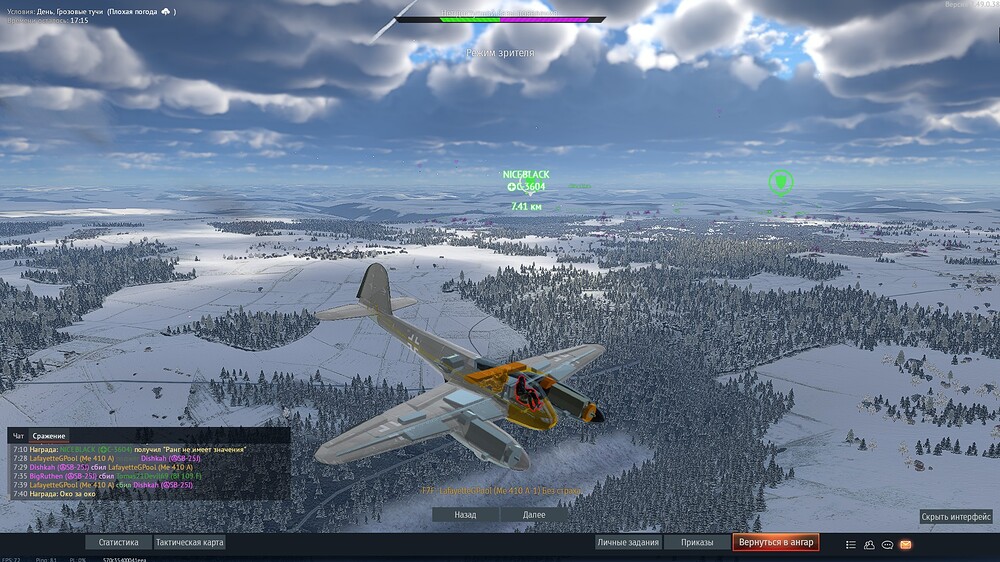Open the contacts people icon
This screenshot has height=562, width=1000.
coord(869,544)
